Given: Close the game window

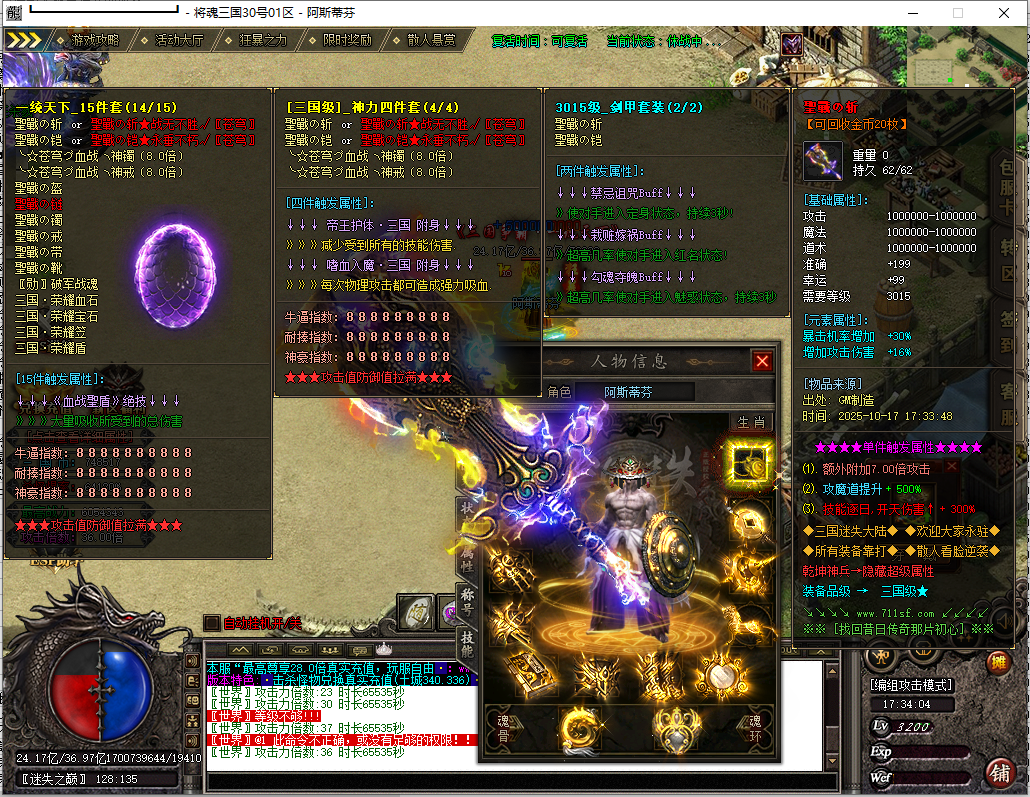Looking at the screenshot, I should pyautogui.click(x=1003, y=13).
